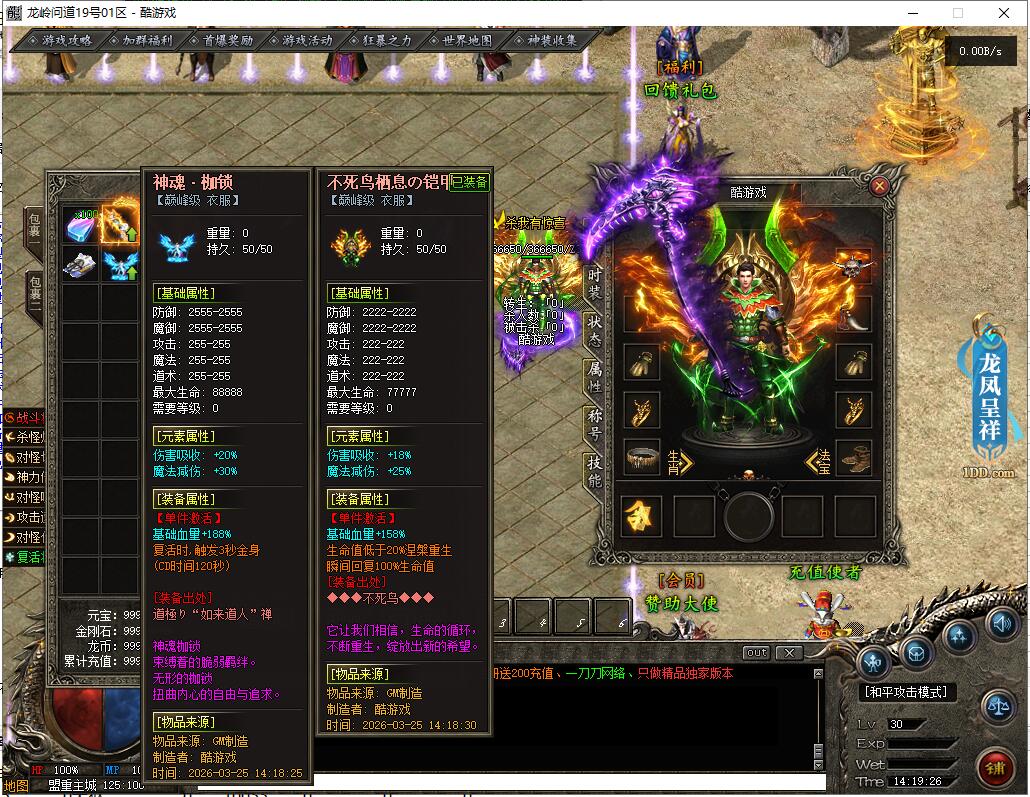Click the red 铺 shop button
This screenshot has height=797, width=1030.
click(996, 768)
